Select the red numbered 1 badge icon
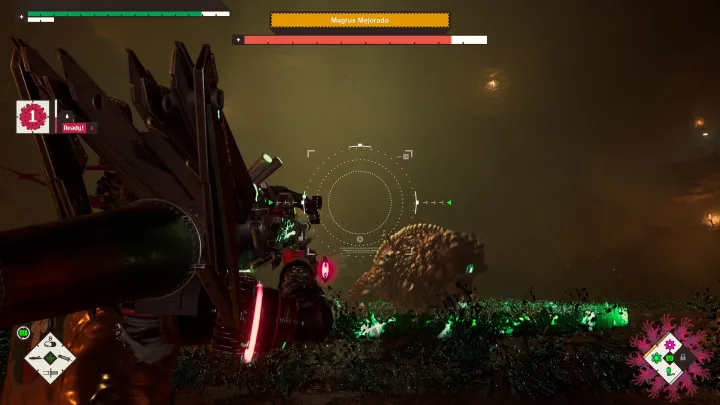Viewport: 720px width, 405px height. pos(33,117)
